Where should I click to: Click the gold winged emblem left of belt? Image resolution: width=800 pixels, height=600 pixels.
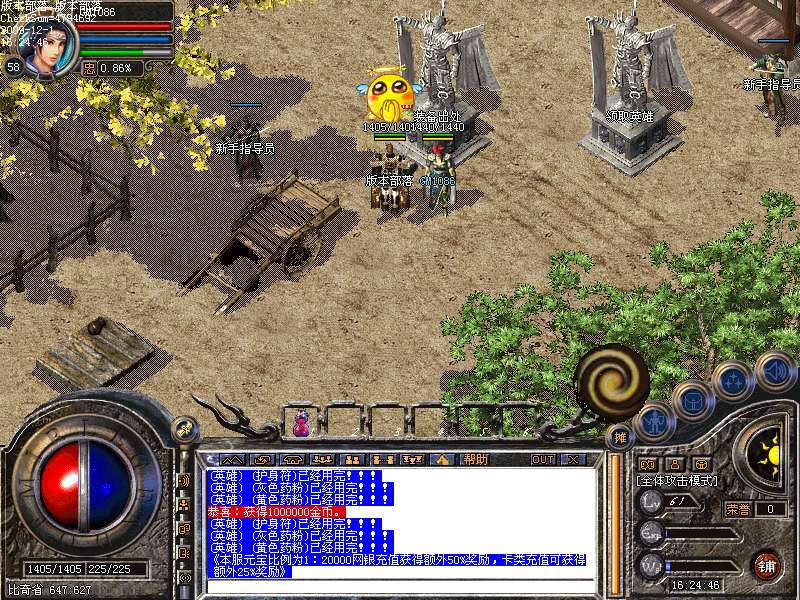click(185, 430)
